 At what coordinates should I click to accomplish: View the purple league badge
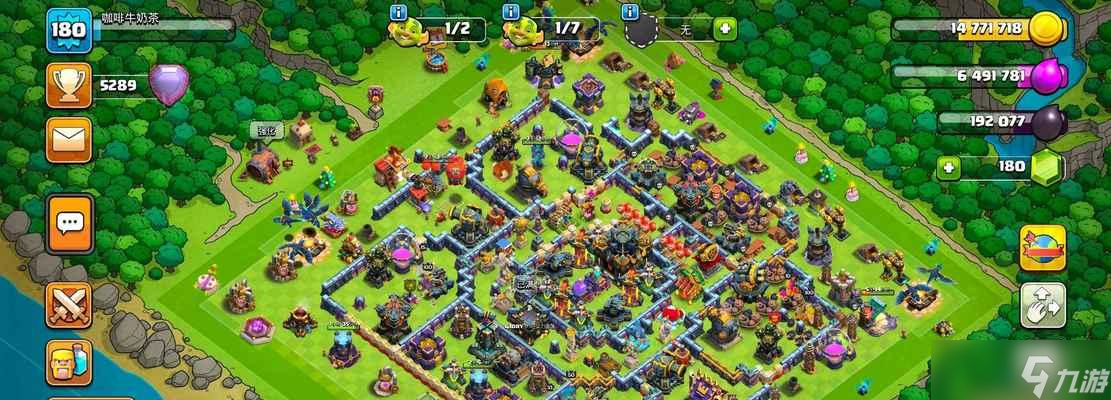[x=167, y=84]
